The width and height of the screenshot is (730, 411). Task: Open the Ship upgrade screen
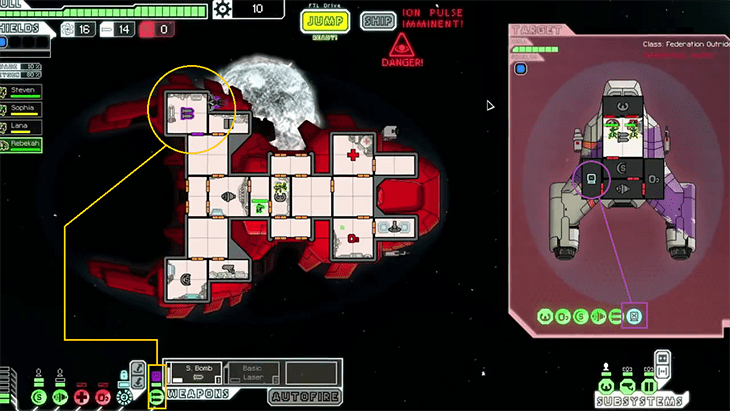(377, 20)
